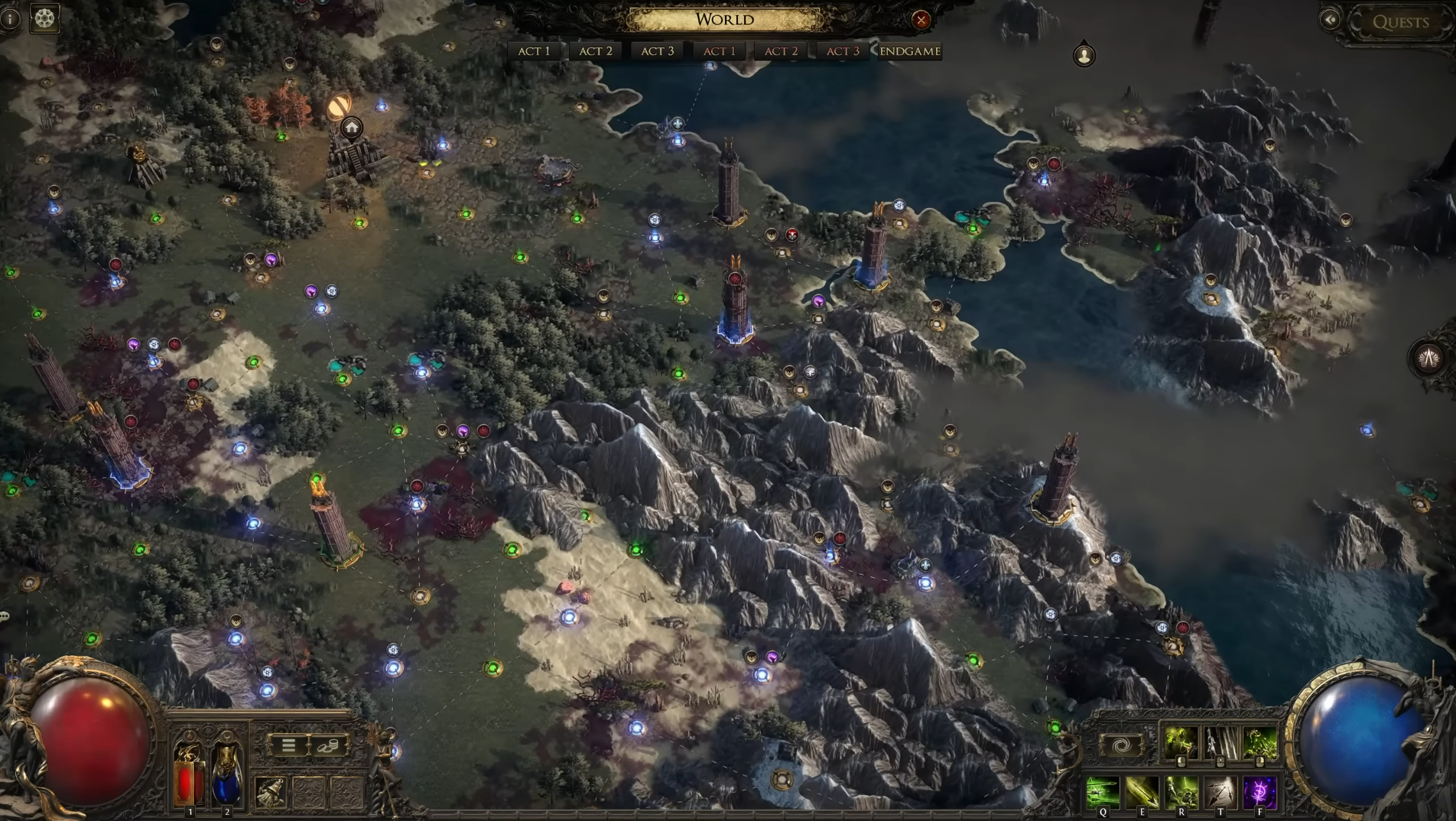Viewport: 1456px width, 821px height.
Task: Activate the grey arrowheads skill on T
Action: click(x=1220, y=792)
